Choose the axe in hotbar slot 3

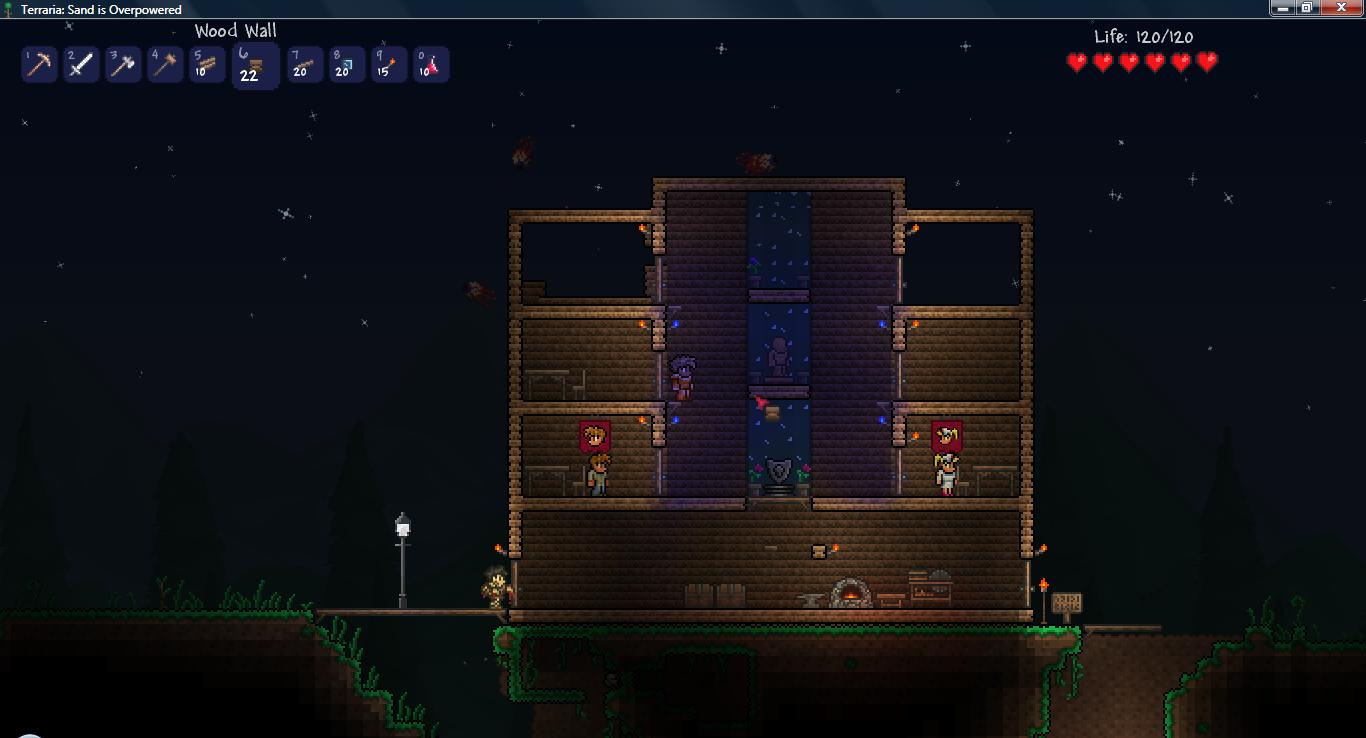(x=123, y=65)
